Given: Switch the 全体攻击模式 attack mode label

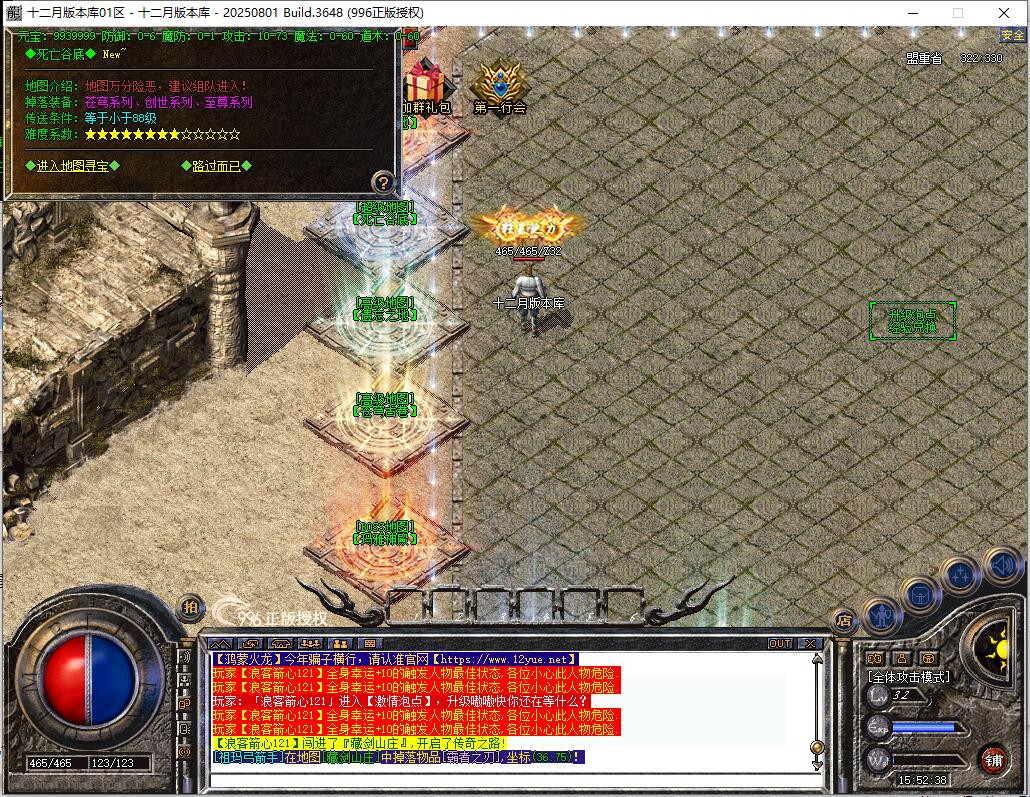Looking at the screenshot, I should click(908, 677).
